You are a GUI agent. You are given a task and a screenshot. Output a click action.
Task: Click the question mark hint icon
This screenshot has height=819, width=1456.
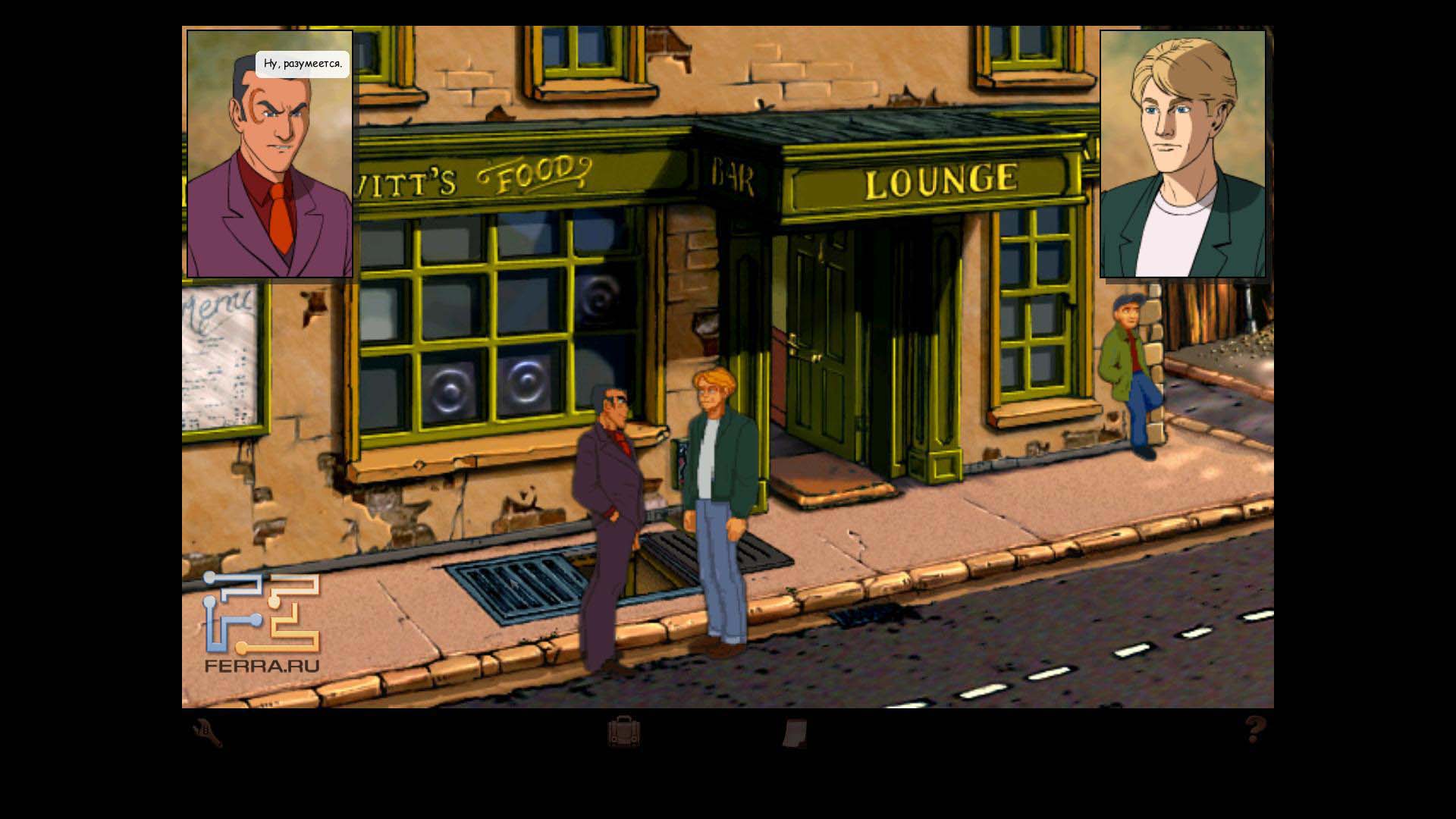(1255, 730)
